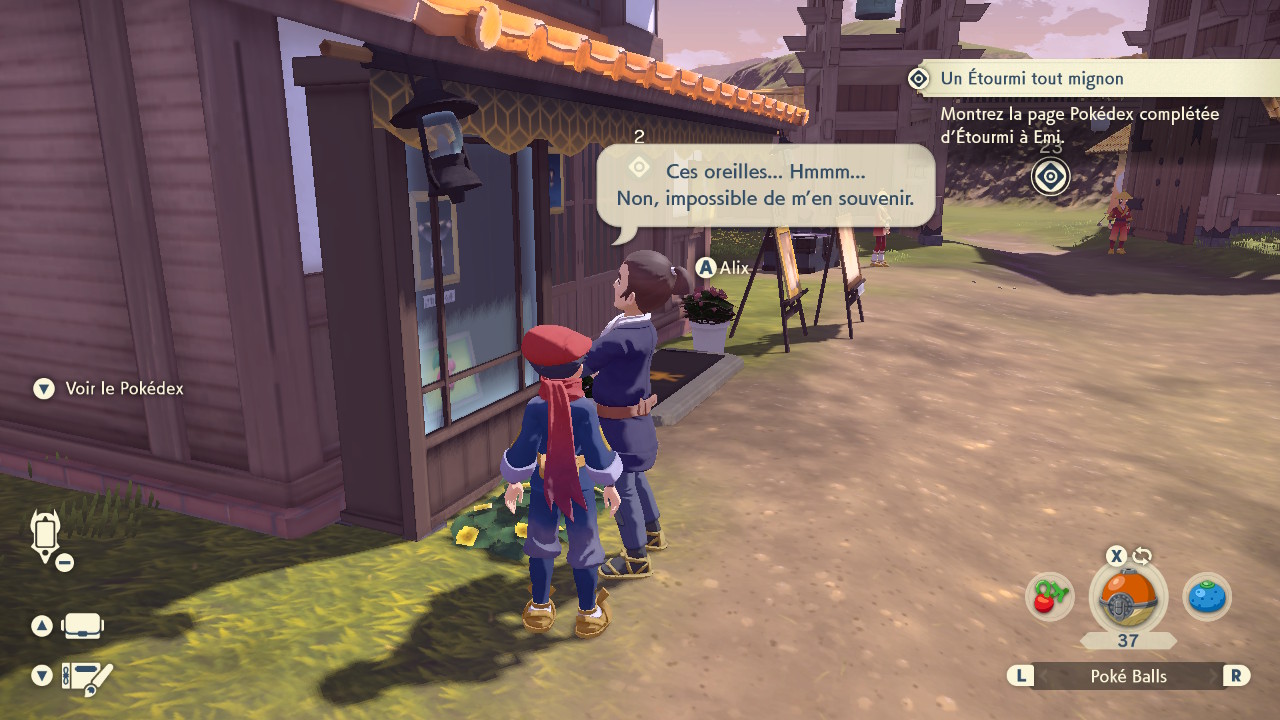Click Alix's request speech bubble
Screen dimensions: 1280x720
(765, 186)
